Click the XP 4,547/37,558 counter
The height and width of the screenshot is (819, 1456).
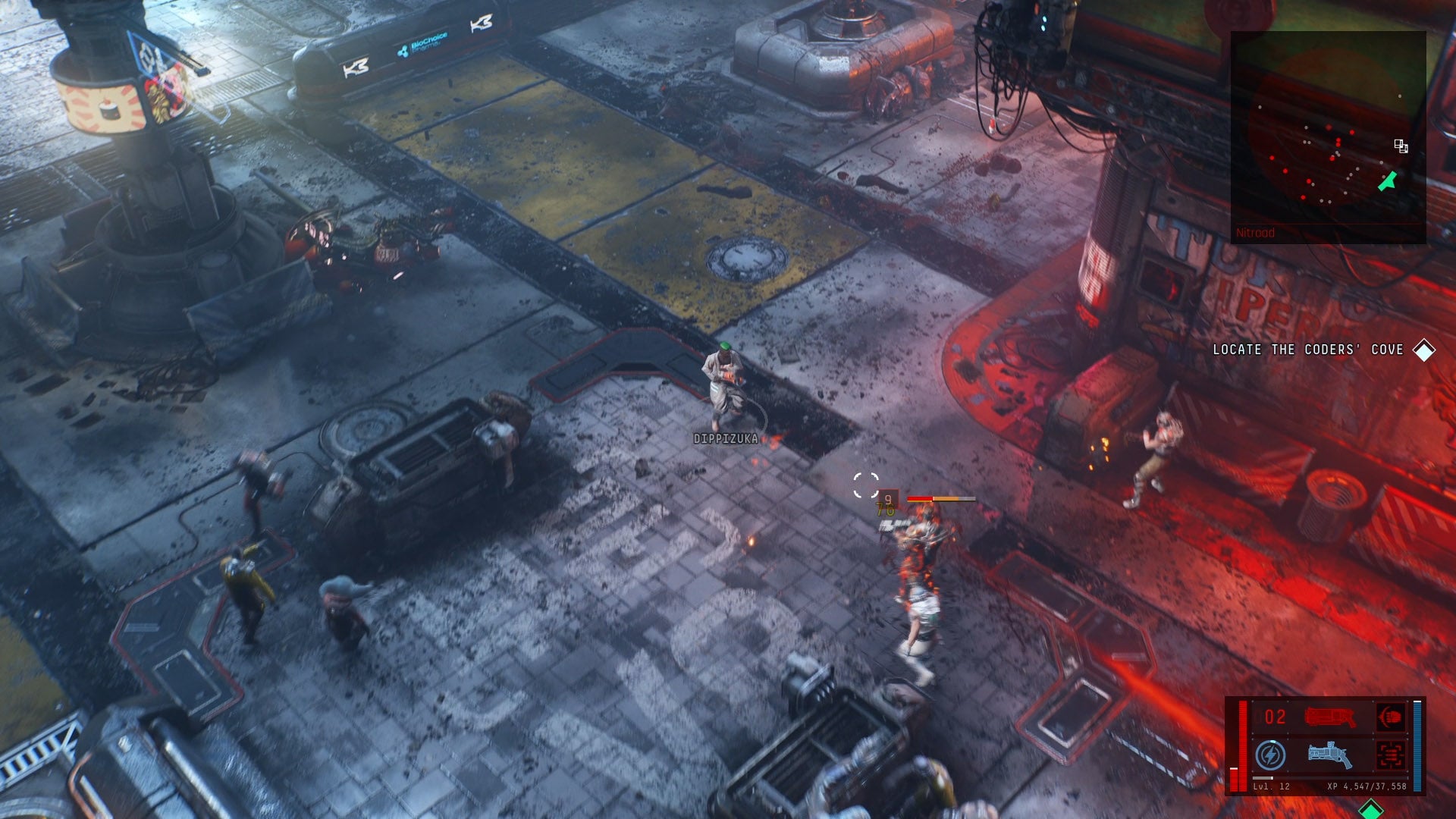1367,786
